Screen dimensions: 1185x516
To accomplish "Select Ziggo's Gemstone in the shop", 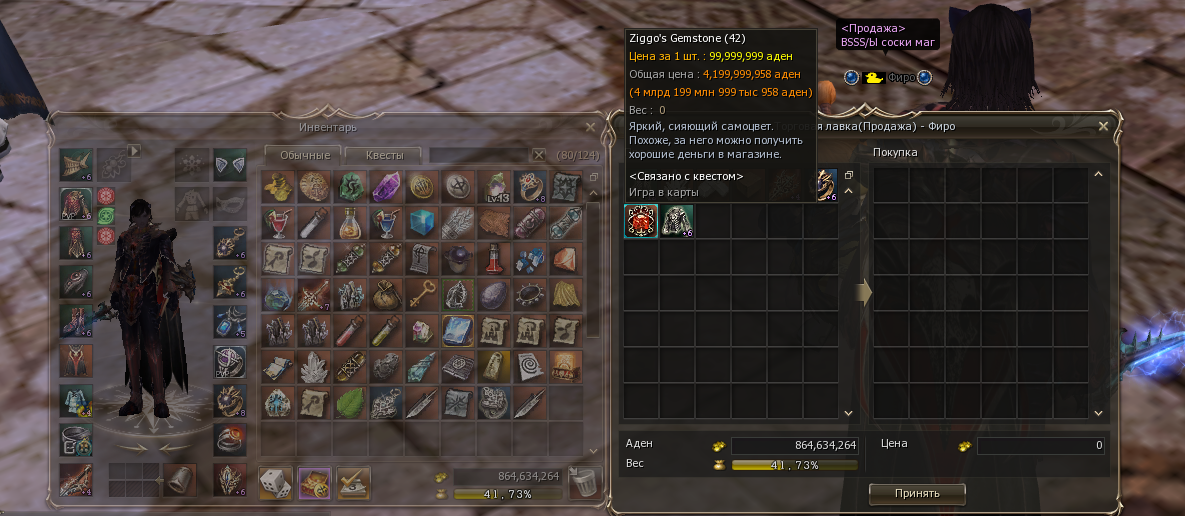I will [x=640, y=221].
